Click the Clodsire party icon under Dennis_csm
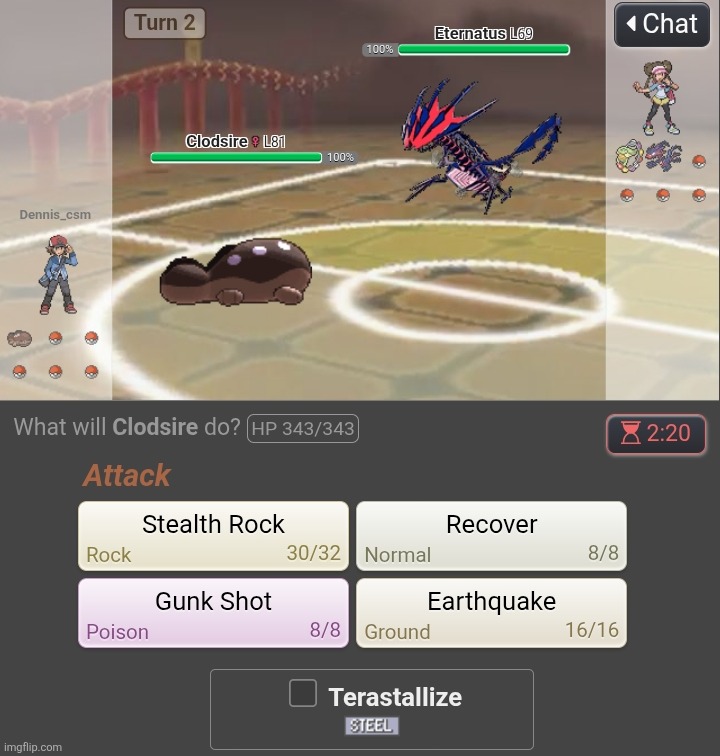The width and height of the screenshot is (720, 756). coord(19,338)
